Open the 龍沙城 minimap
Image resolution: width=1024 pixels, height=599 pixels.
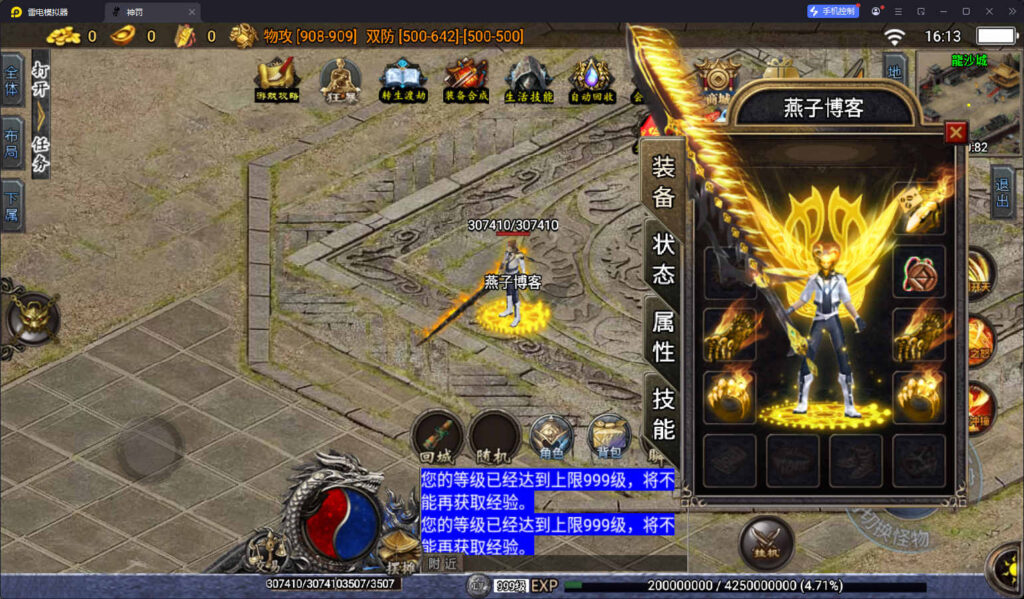[968, 98]
